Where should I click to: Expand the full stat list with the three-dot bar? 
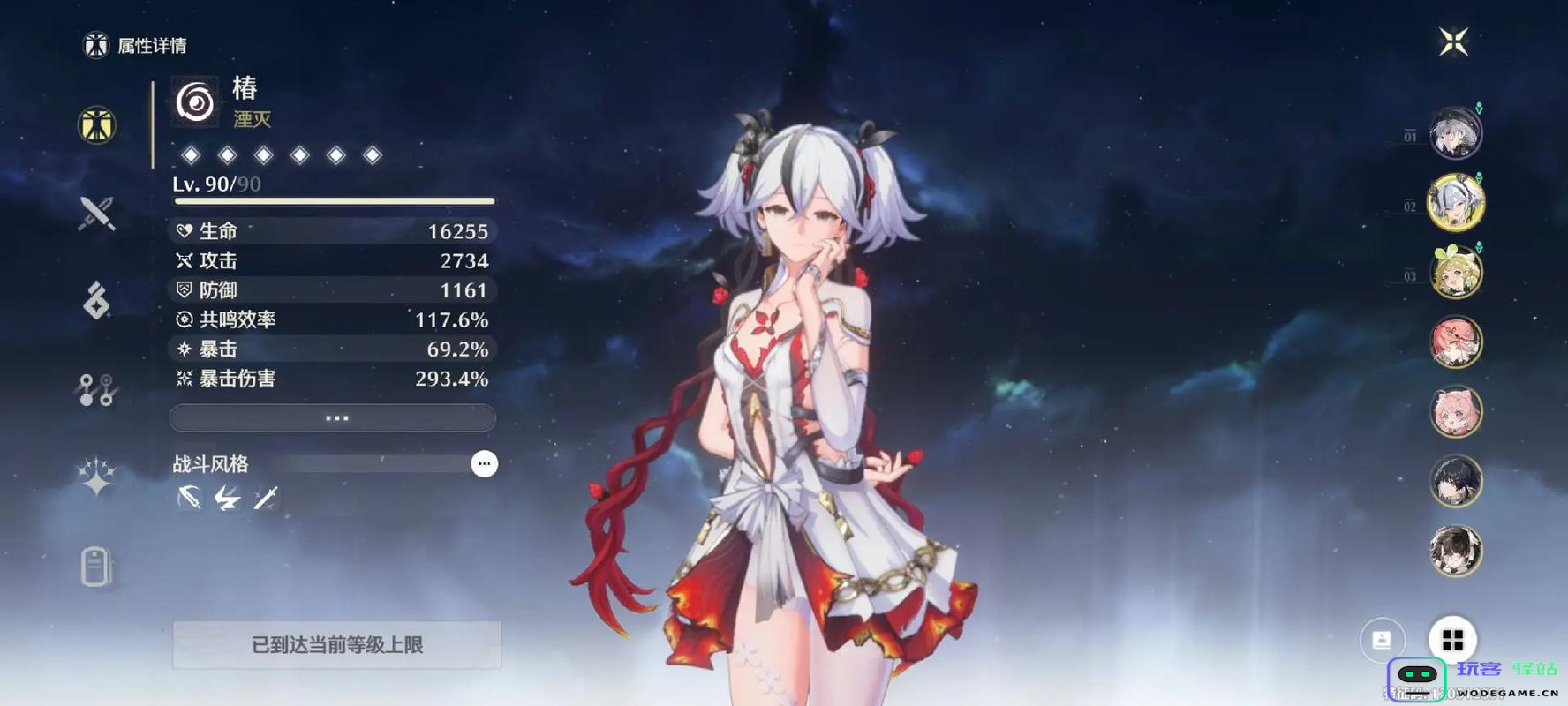[x=333, y=417]
